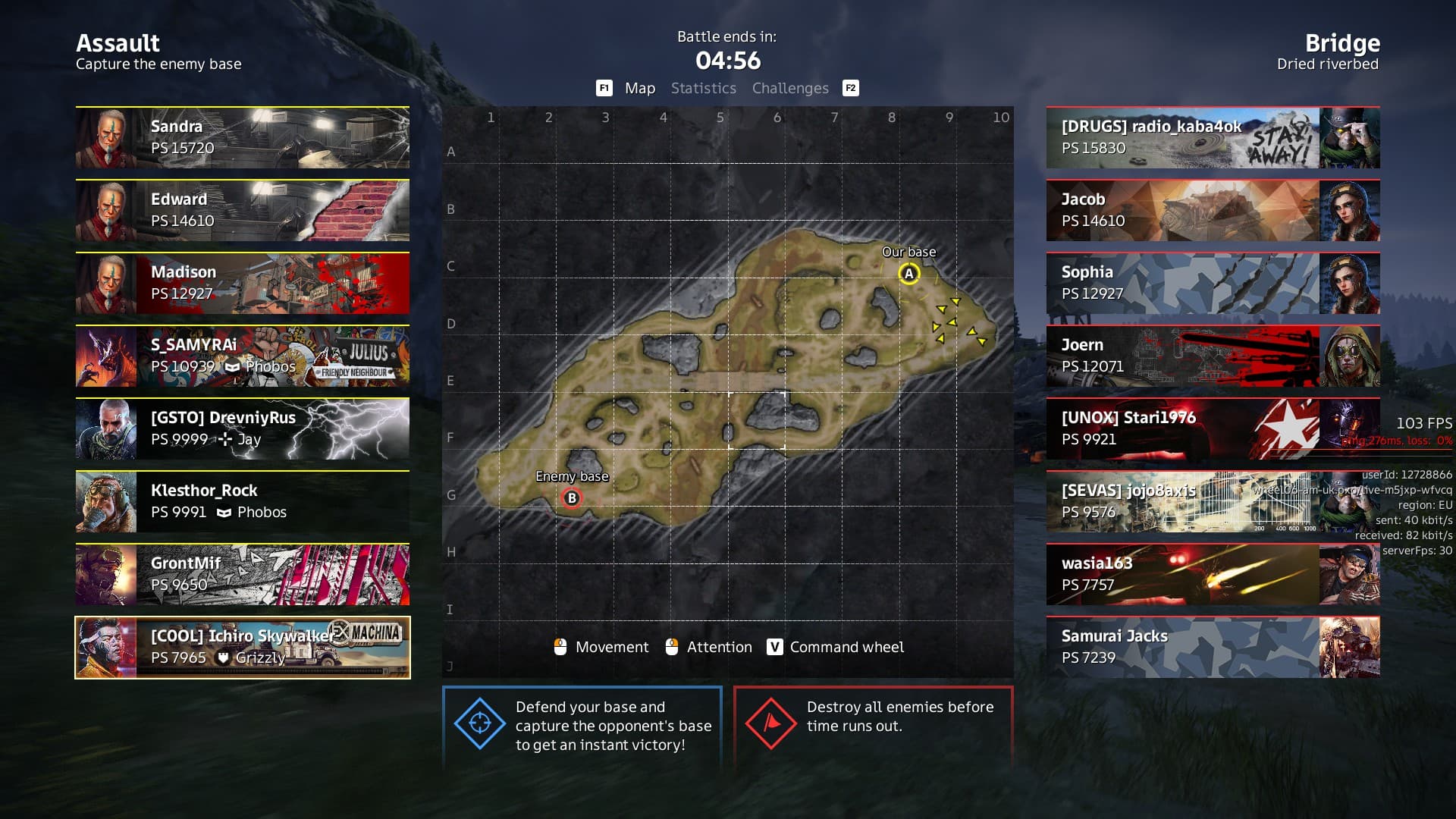This screenshot has height=819, width=1456.
Task: Select Klesthor_Rock's player row
Action: (243, 501)
